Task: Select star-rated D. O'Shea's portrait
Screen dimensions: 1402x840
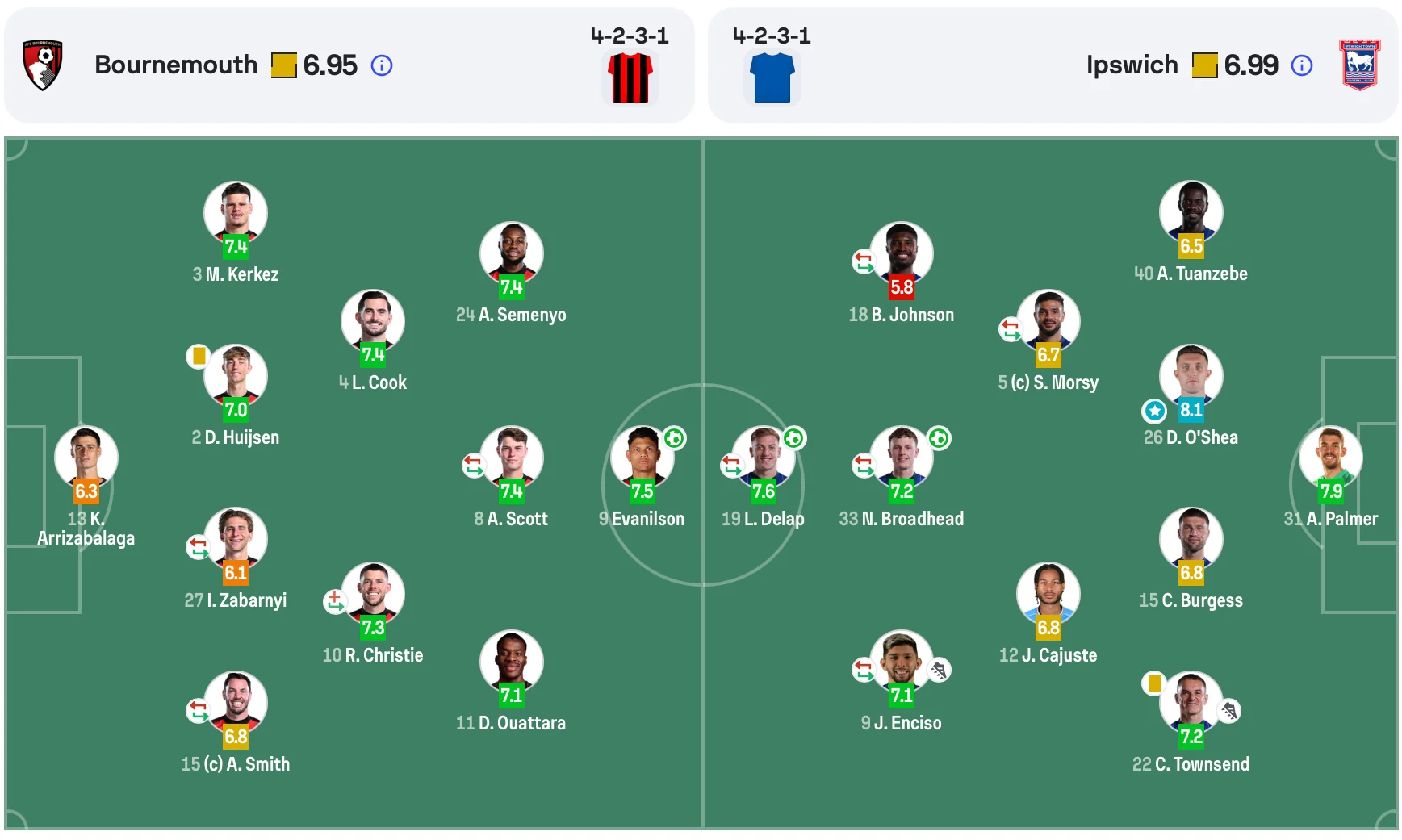Action: click(1191, 377)
